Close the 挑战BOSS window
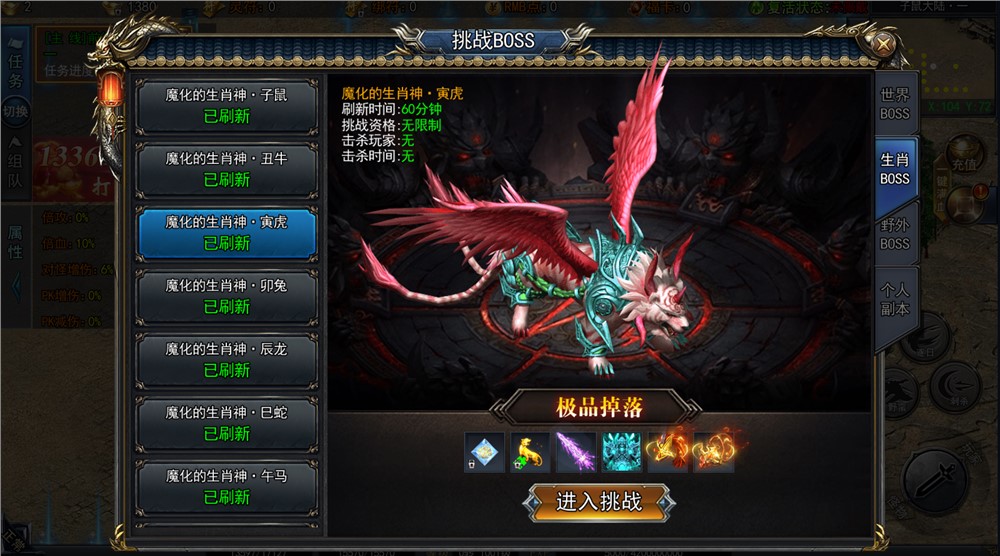Viewport: 1000px width, 556px height. 884,44
